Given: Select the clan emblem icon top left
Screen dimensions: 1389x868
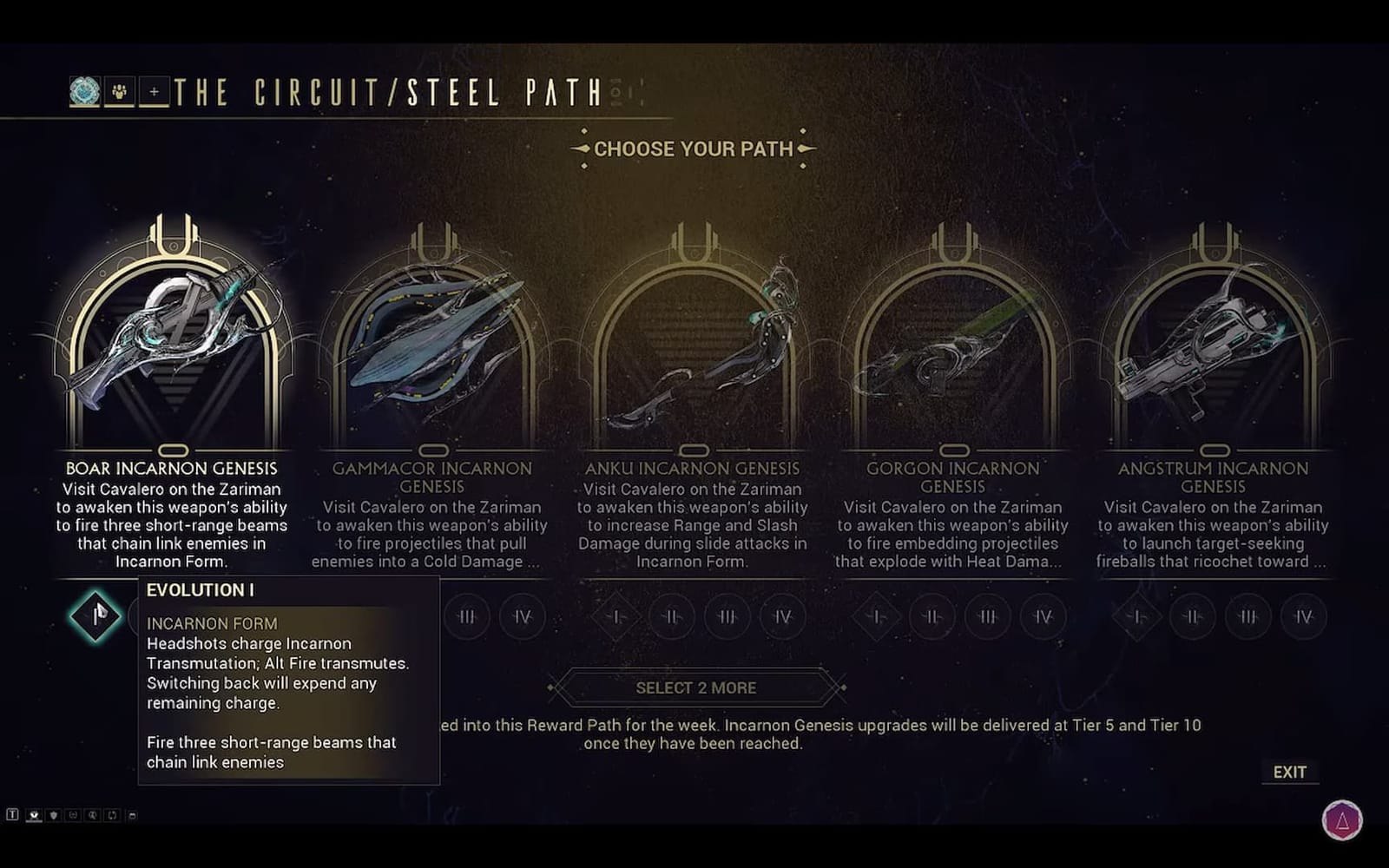Looking at the screenshot, I should tap(84, 91).
